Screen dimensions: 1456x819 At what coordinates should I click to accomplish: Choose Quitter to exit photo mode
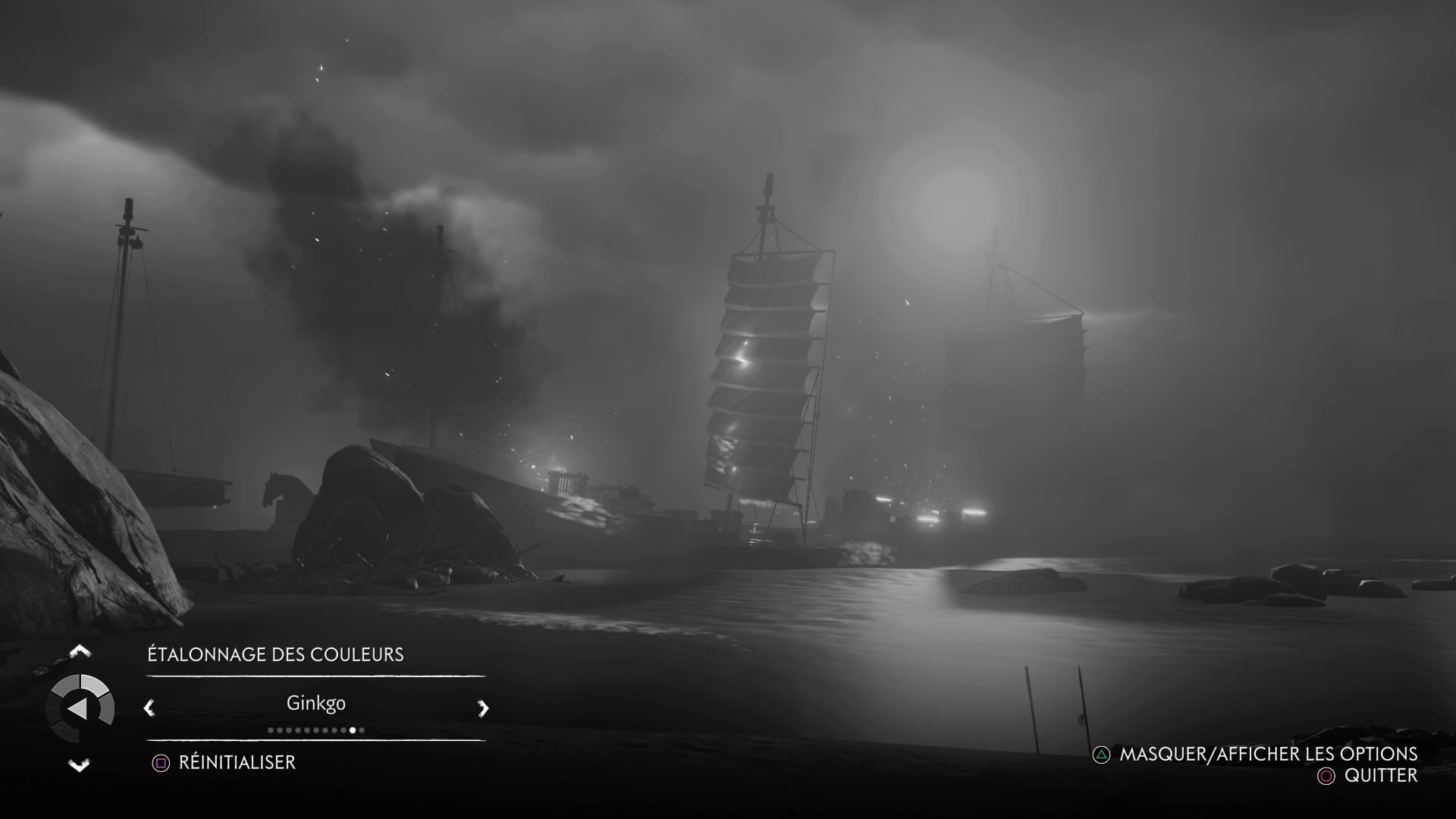click(x=1368, y=776)
